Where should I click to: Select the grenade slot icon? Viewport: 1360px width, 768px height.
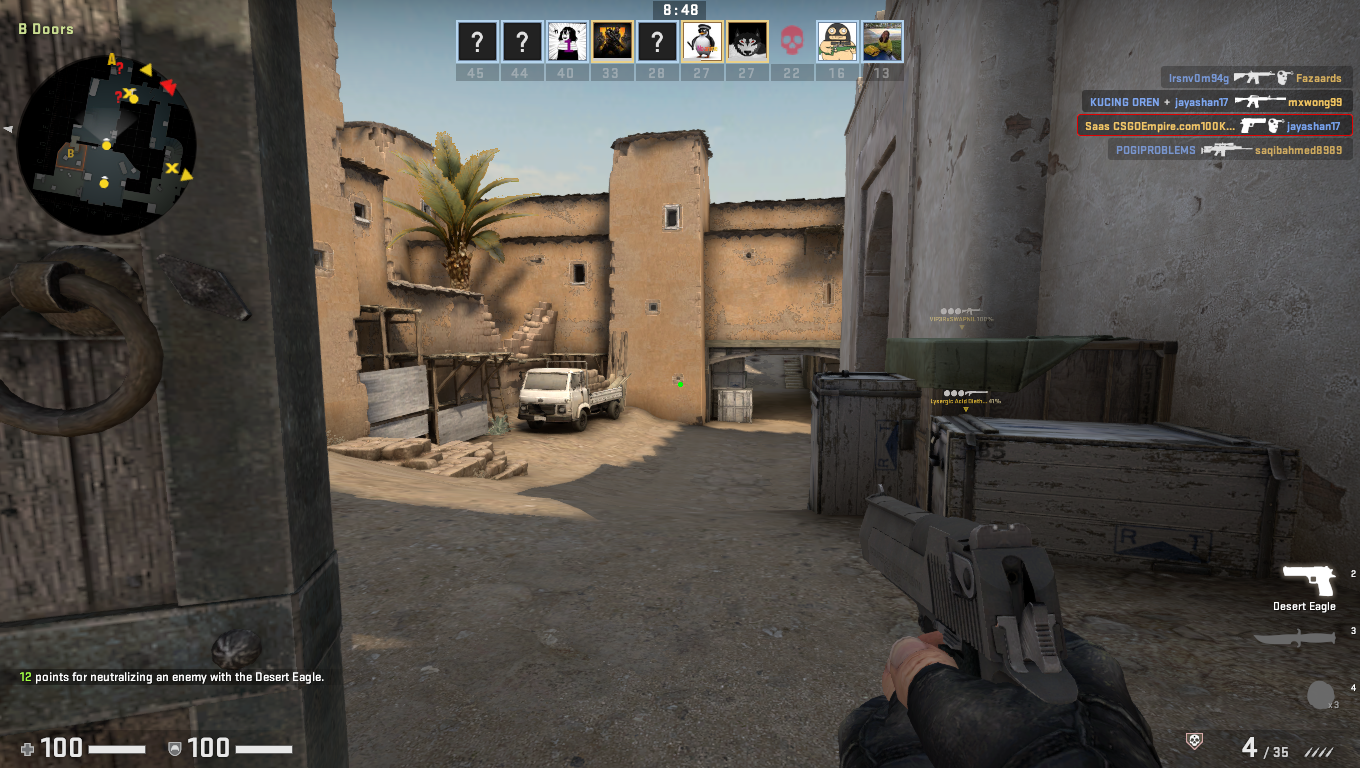[1321, 695]
